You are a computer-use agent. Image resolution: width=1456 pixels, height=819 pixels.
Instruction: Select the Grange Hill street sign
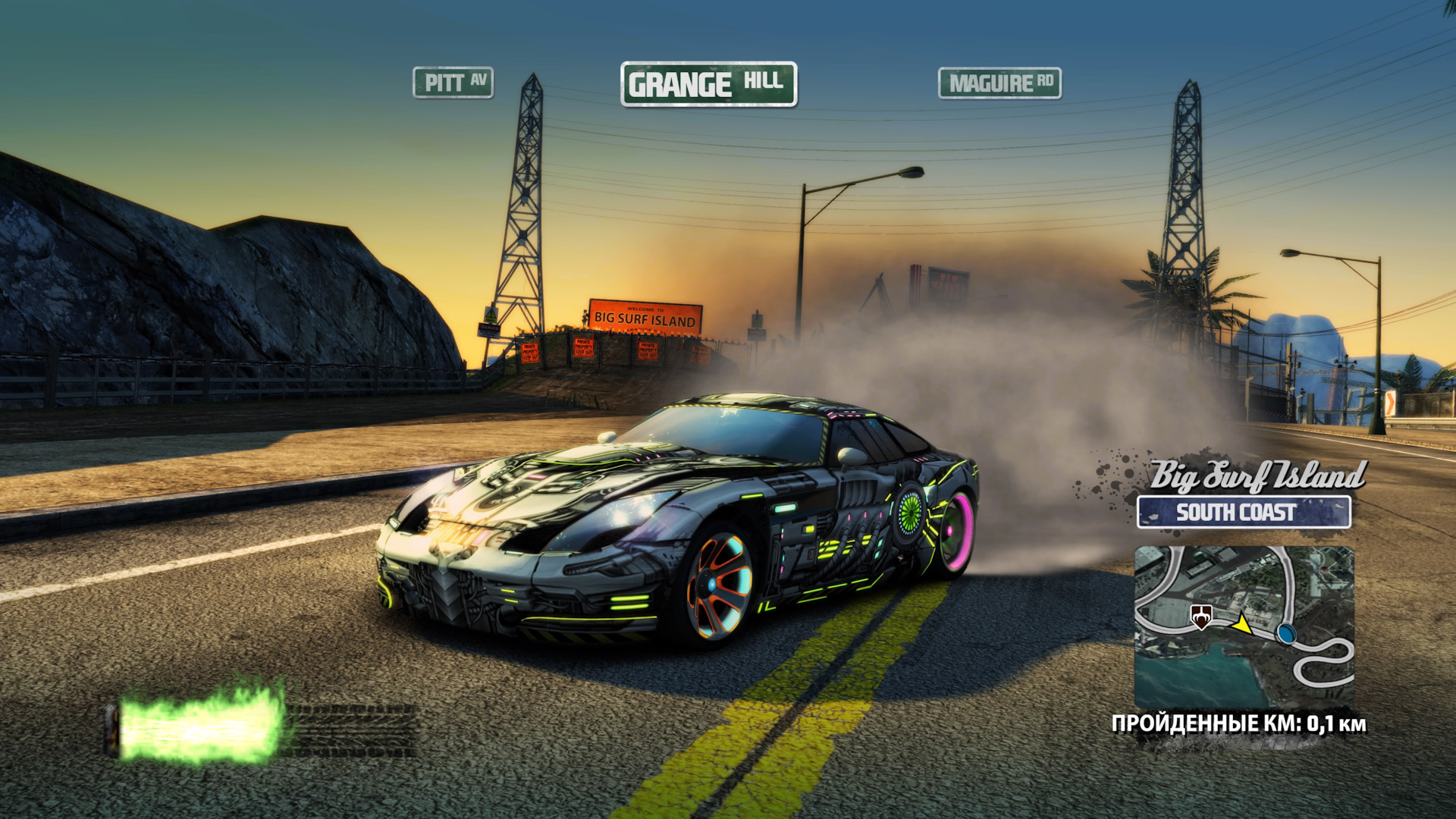point(708,83)
